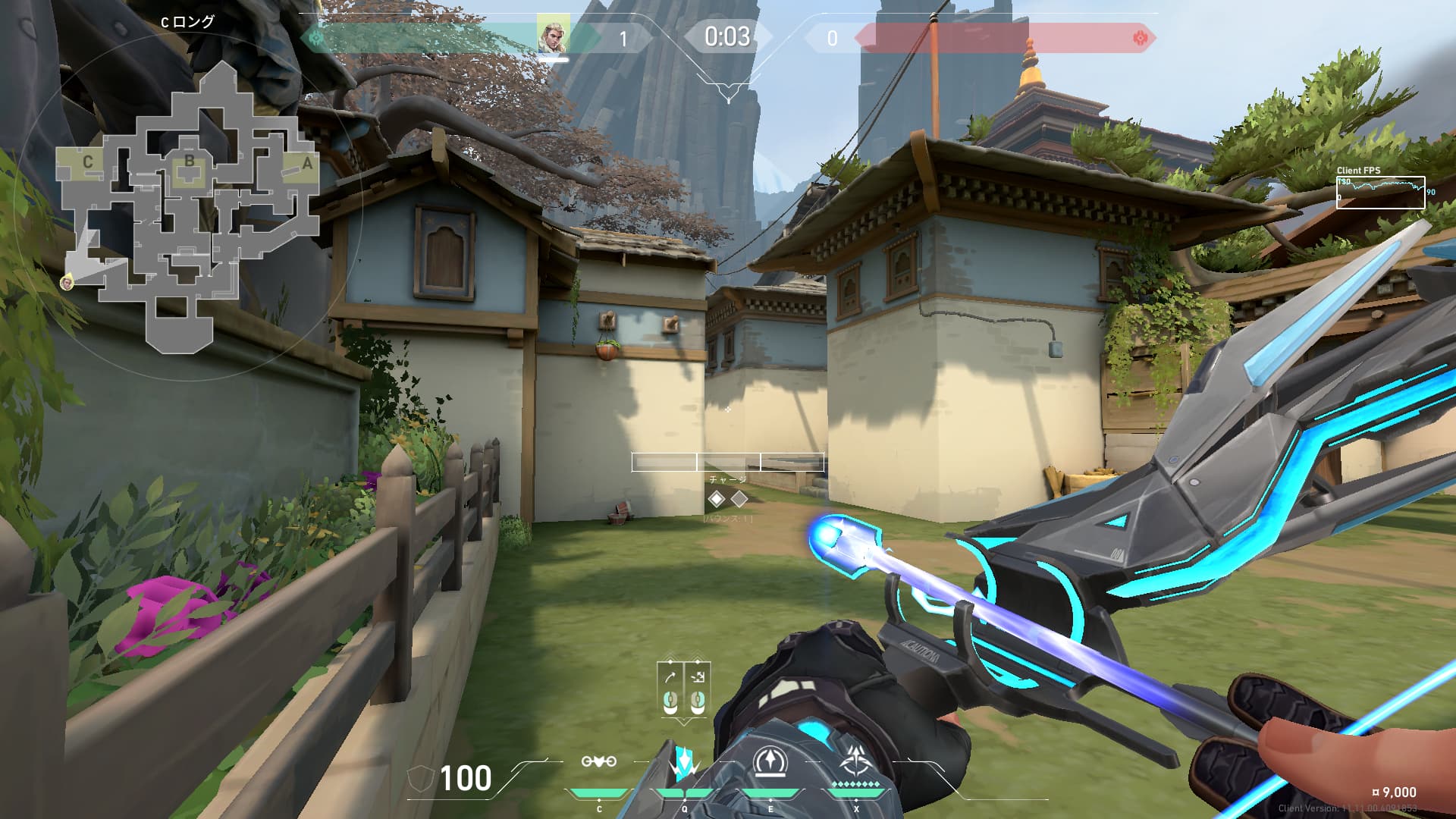The width and height of the screenshot is (1456, 819).
Task: Choose the Recon Bolt ability icon
Action: pos(770,763)
